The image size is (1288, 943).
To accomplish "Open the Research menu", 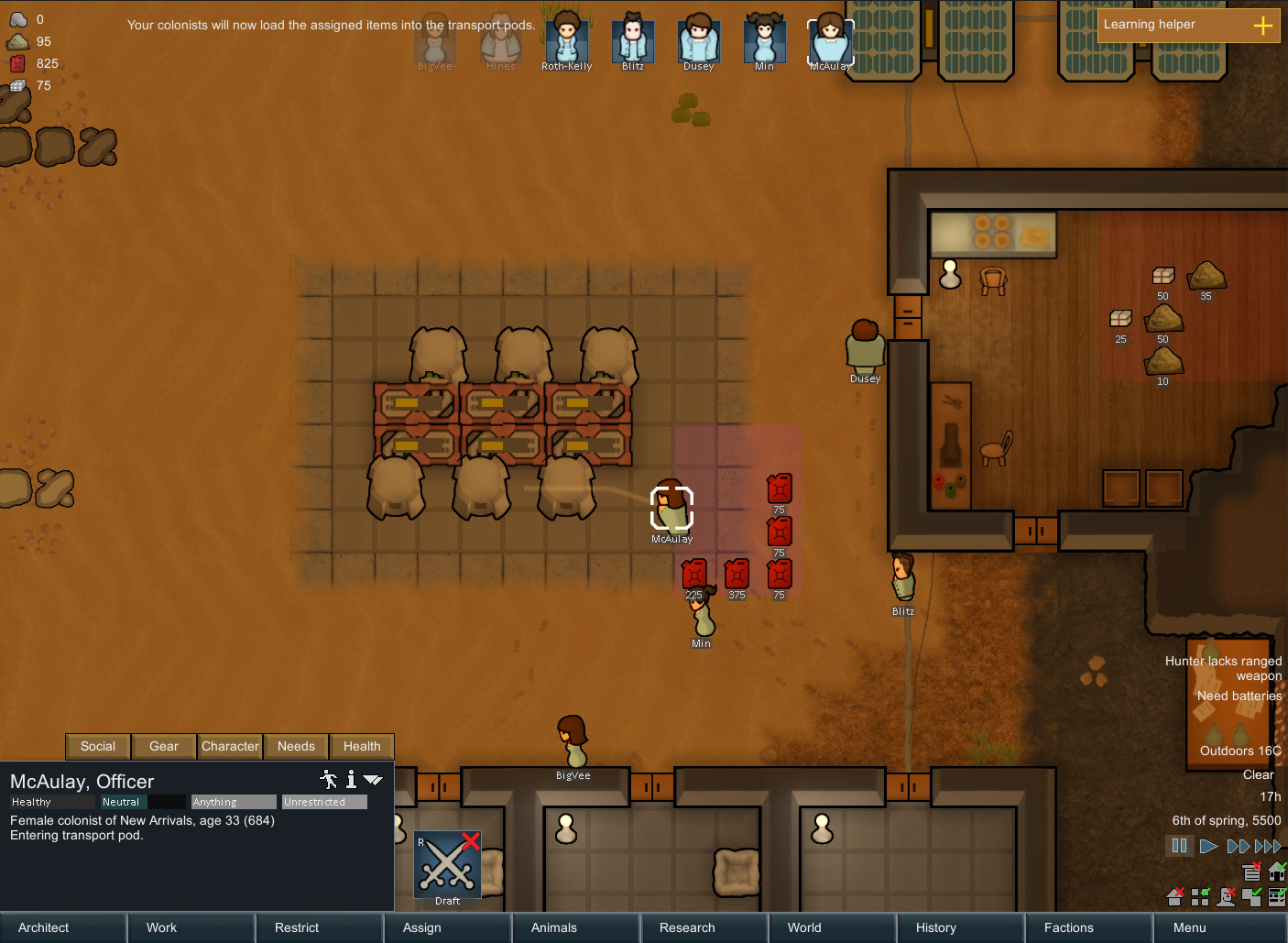I will pos(704,927).
